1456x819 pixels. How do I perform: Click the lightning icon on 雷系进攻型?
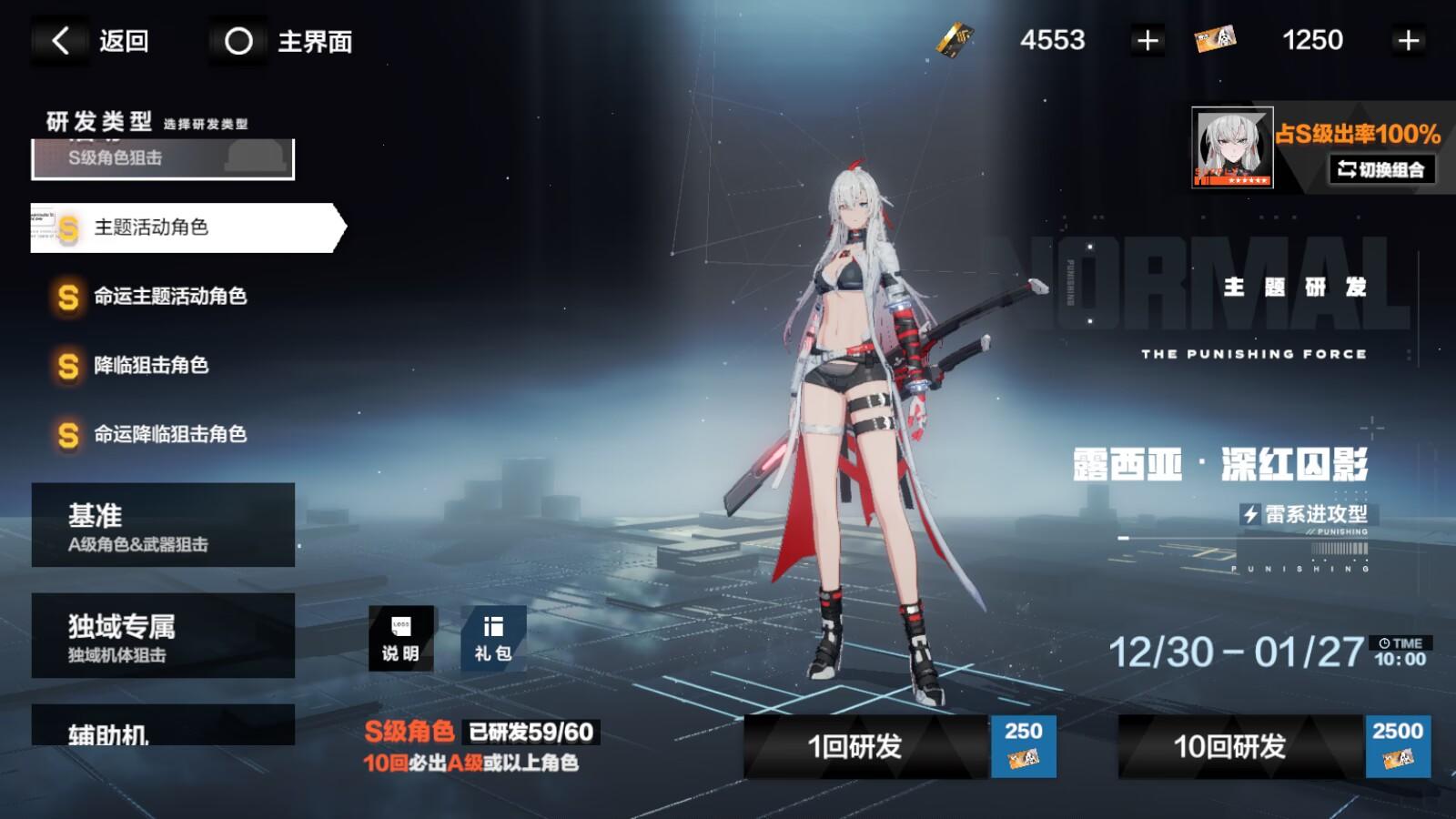[1252, 512]
